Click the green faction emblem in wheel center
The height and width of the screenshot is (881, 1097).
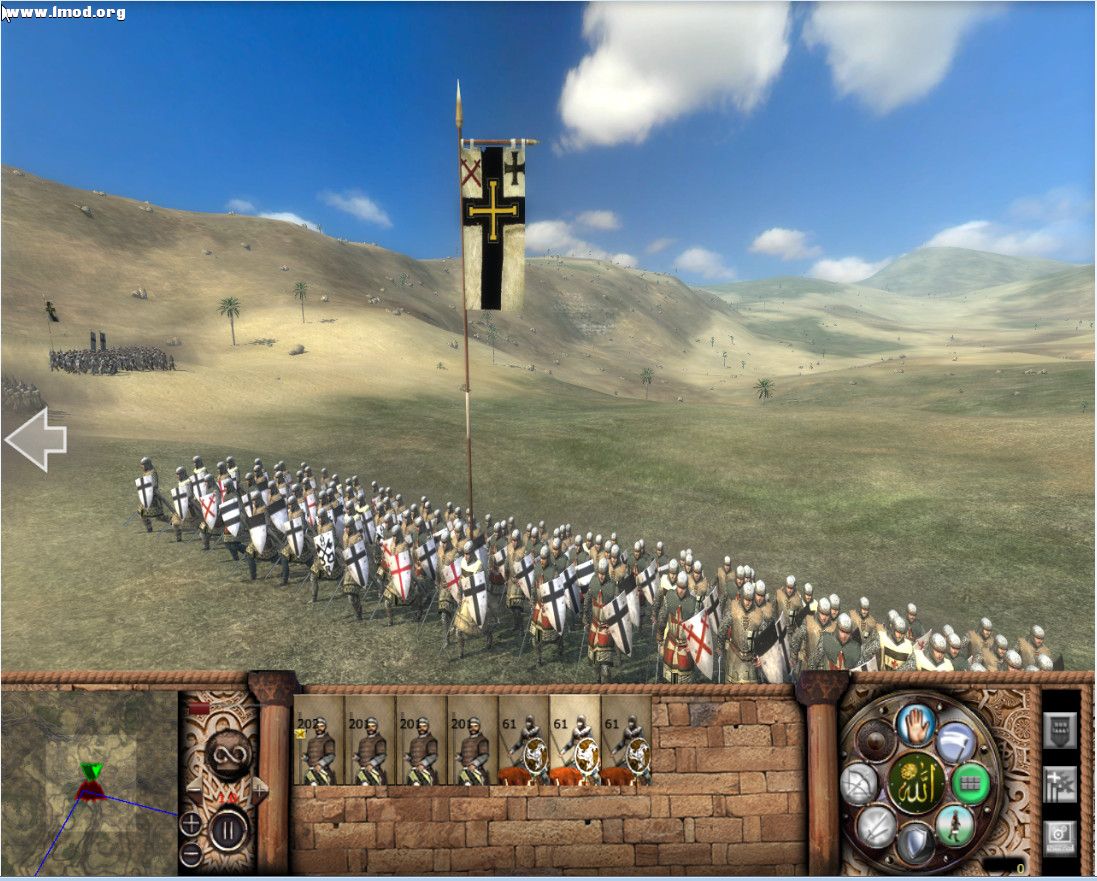tap(915, 783)
